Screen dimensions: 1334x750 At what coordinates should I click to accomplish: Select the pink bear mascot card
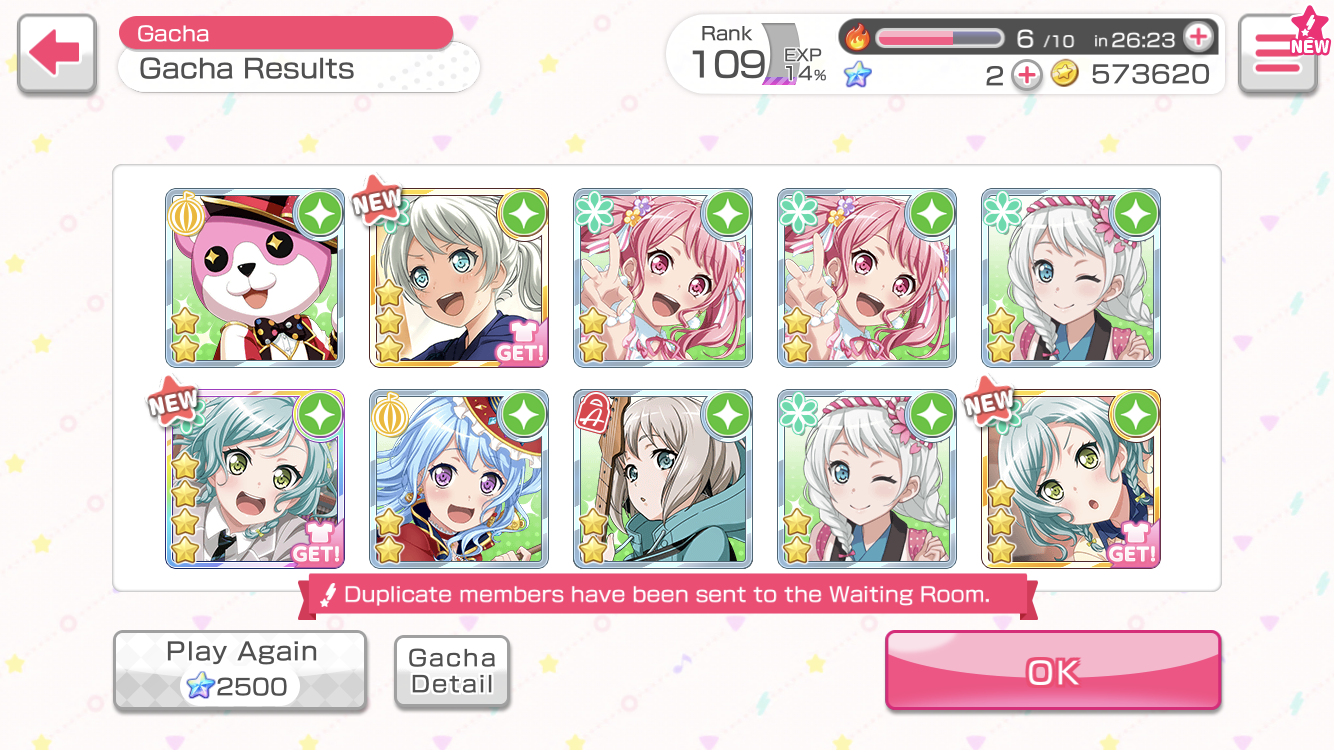[255, 278]
